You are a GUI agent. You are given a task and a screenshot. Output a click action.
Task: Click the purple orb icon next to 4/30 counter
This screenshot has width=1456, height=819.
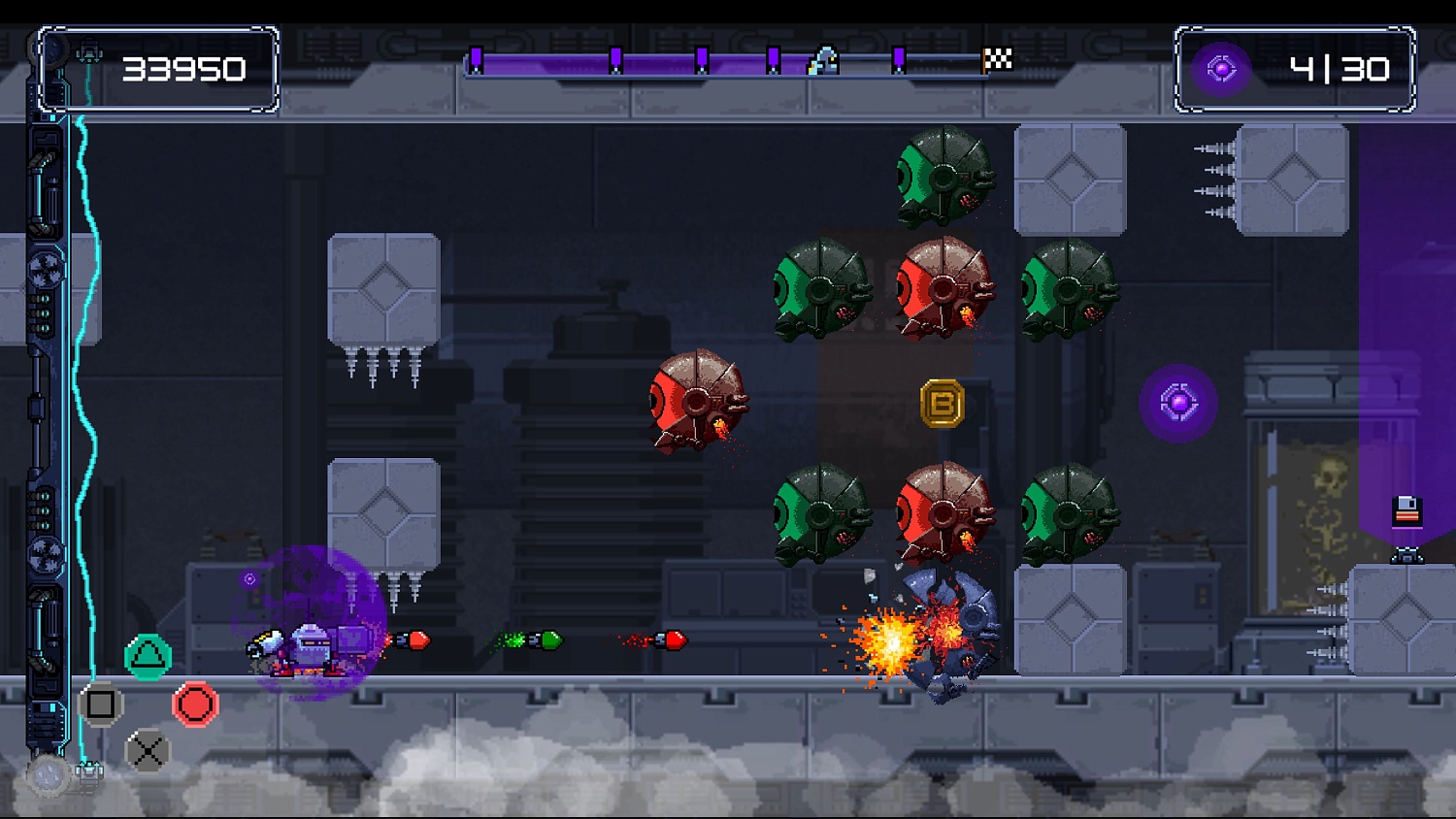coord(1220,69)
